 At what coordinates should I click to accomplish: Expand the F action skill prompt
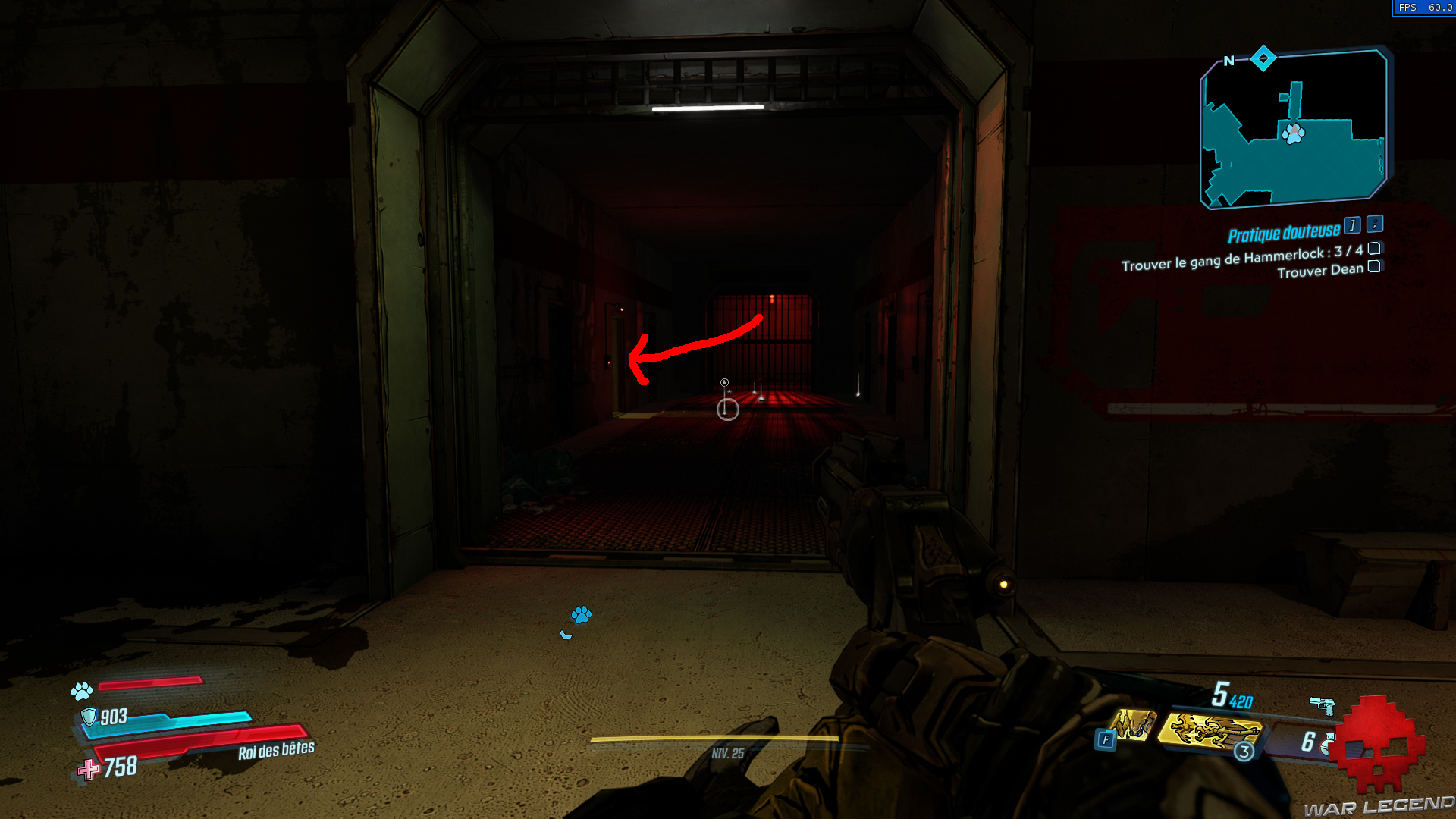(x=1106, y=739)
